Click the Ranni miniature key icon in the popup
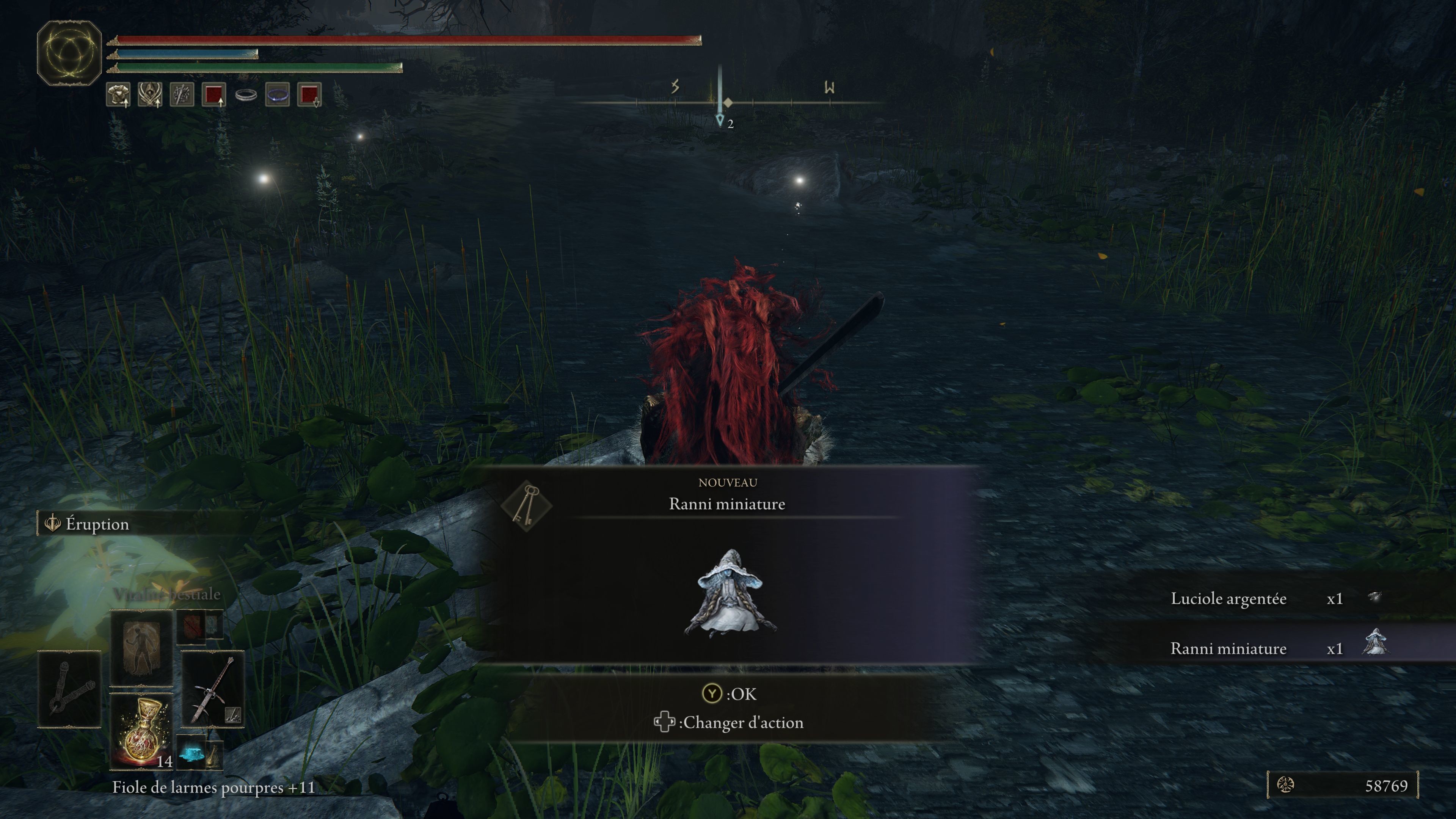The height and width of the screenshot is (819, 1456). coord(526,505)
